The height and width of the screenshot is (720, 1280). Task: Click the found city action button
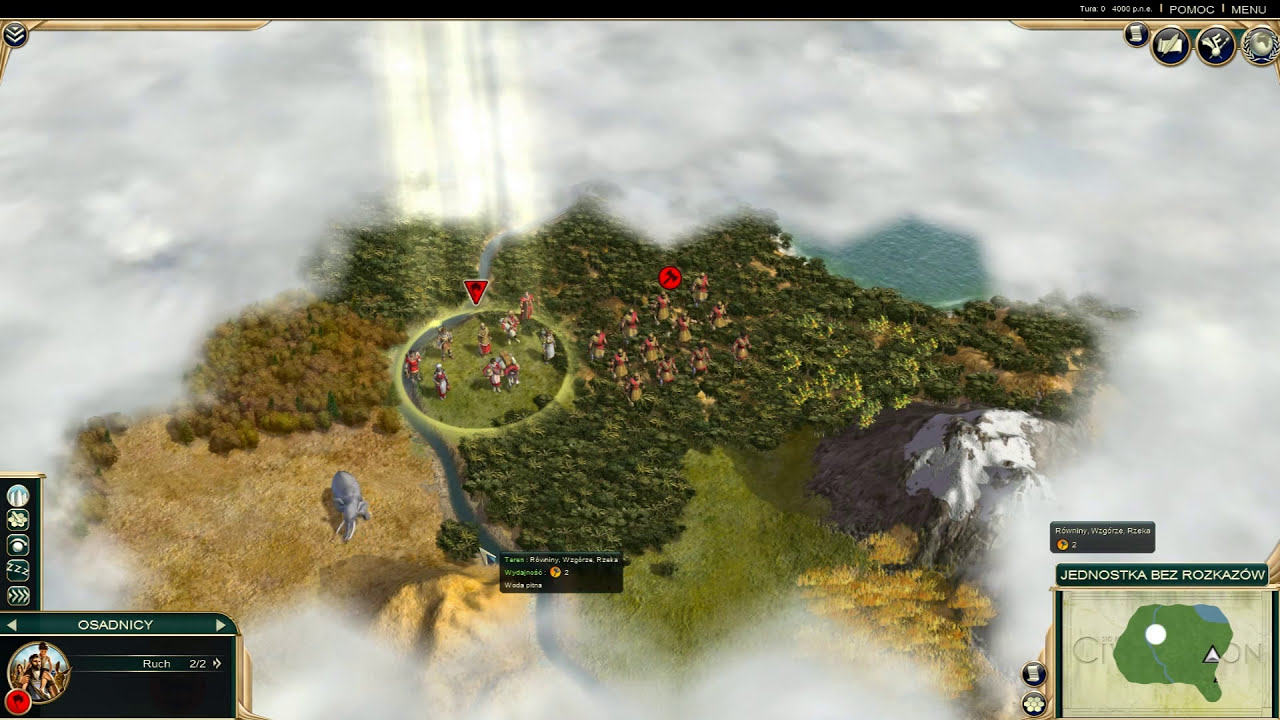pos(18,496)
